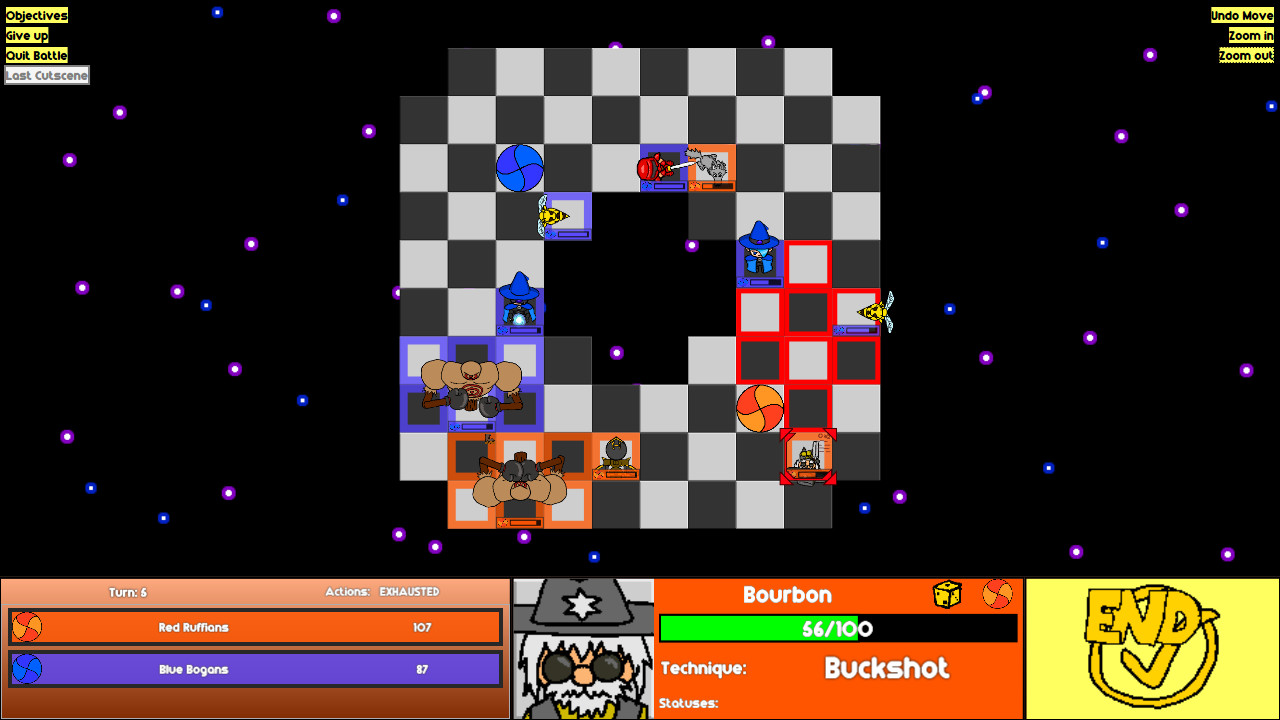Click the dice icon next to Bourbon
Screen dimensions: 1280x720
tap(948, 593)
